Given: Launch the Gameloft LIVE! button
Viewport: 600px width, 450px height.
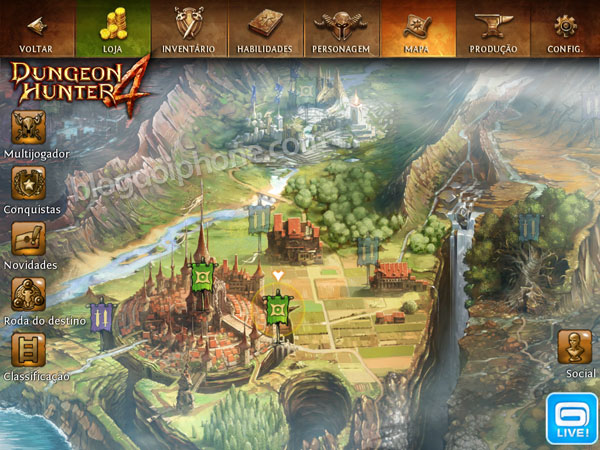Looking at the screenshot, I should click(x=572, y=419).
